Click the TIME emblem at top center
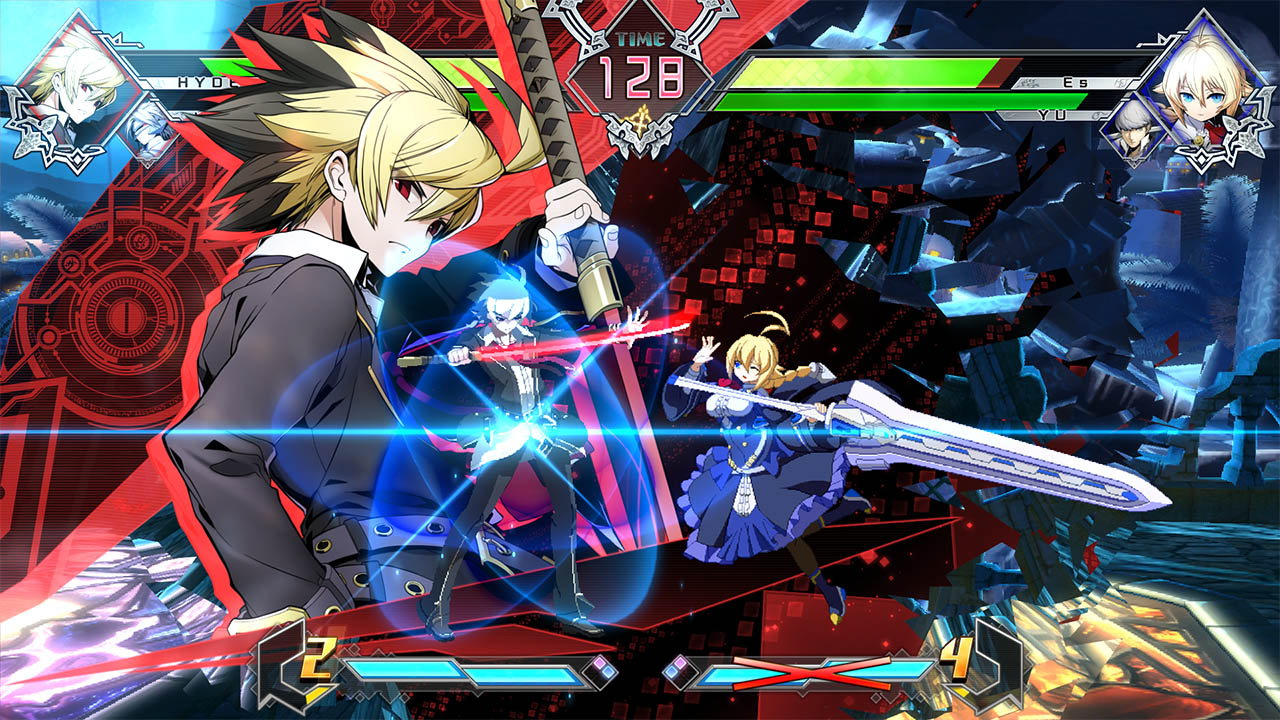Viewport: 1280px width, 720px height. 640,40
